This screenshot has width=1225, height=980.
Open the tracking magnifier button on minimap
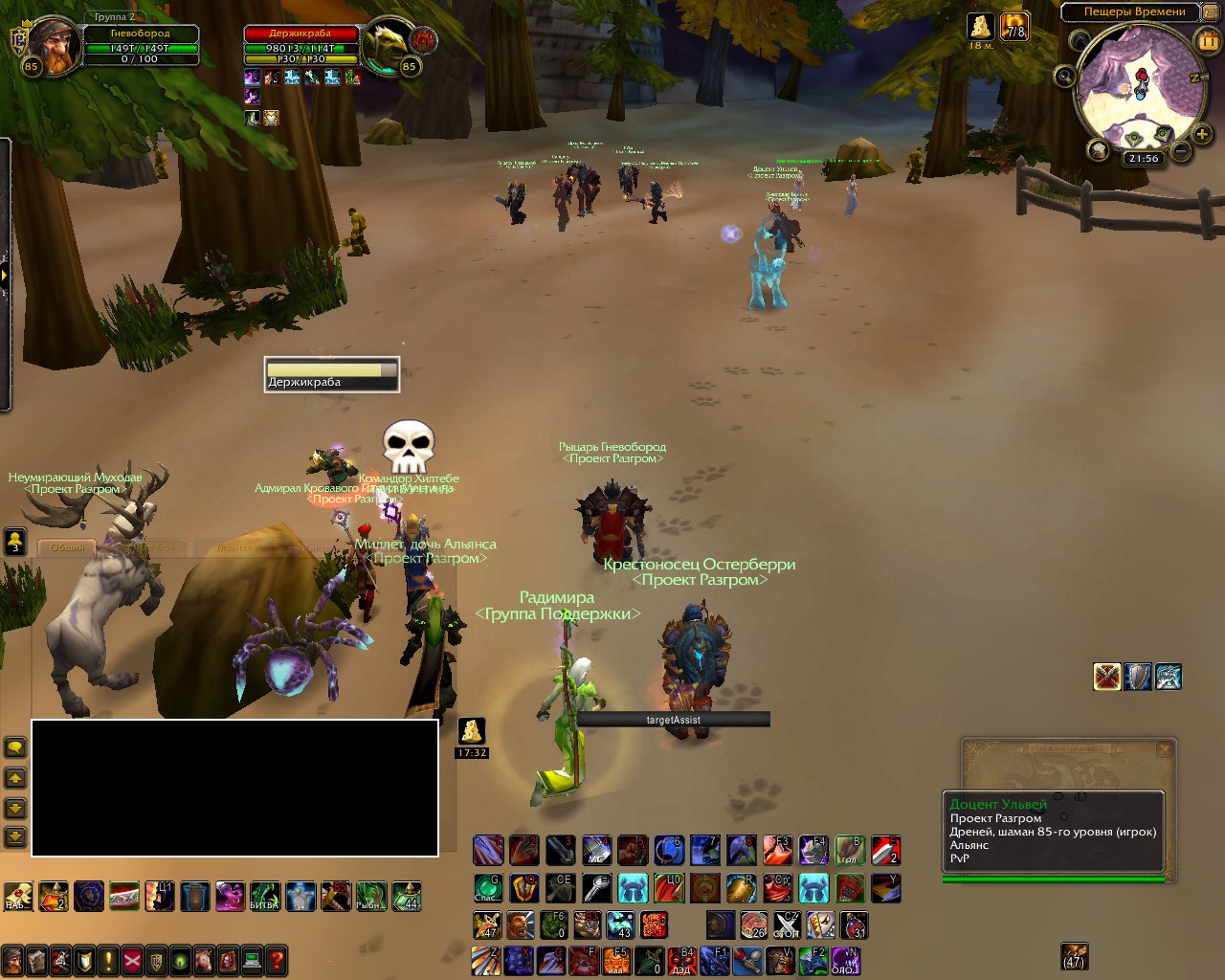pos(1064,78)
